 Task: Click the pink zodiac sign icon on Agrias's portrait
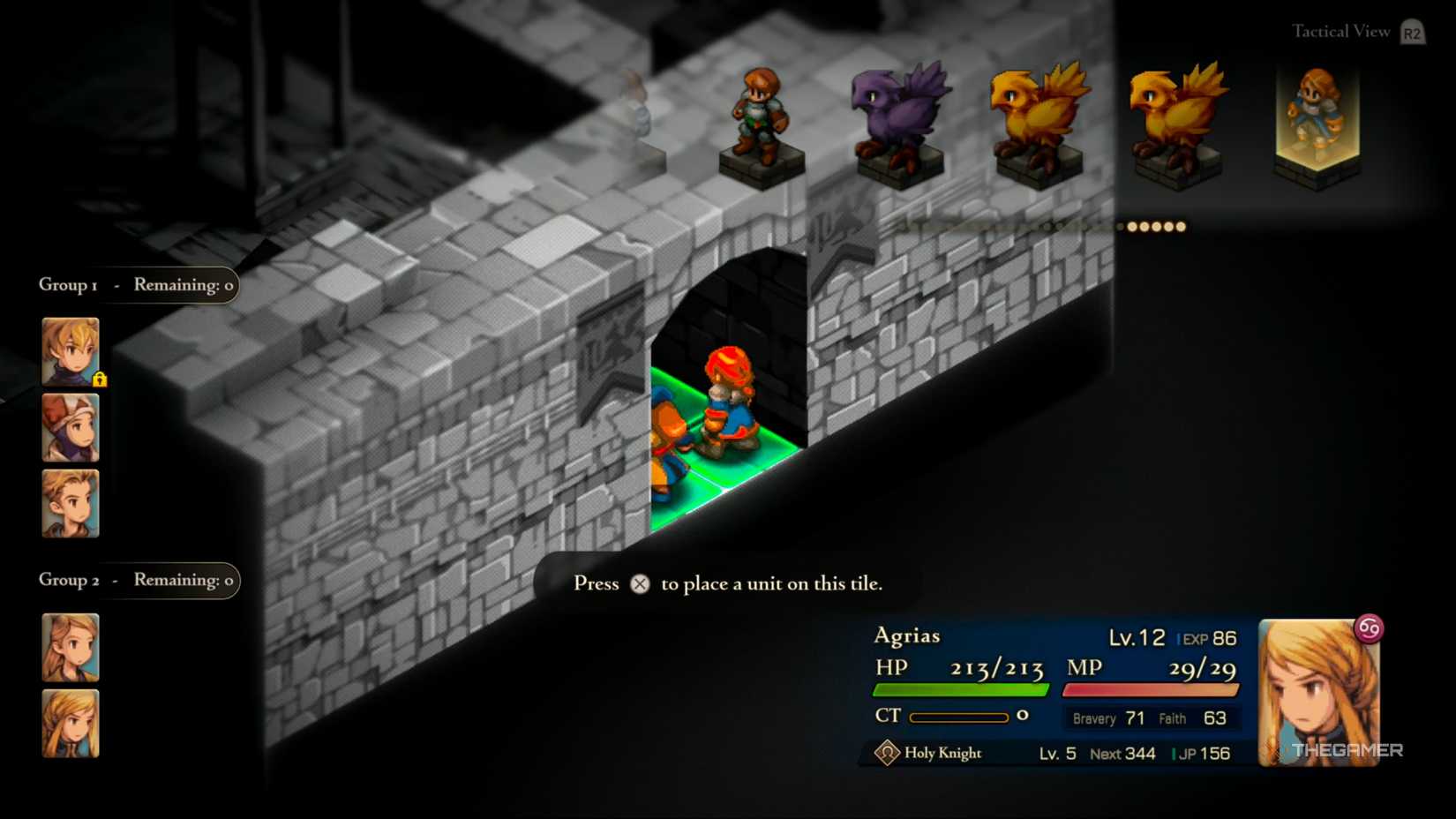(x=1369, y=628)
